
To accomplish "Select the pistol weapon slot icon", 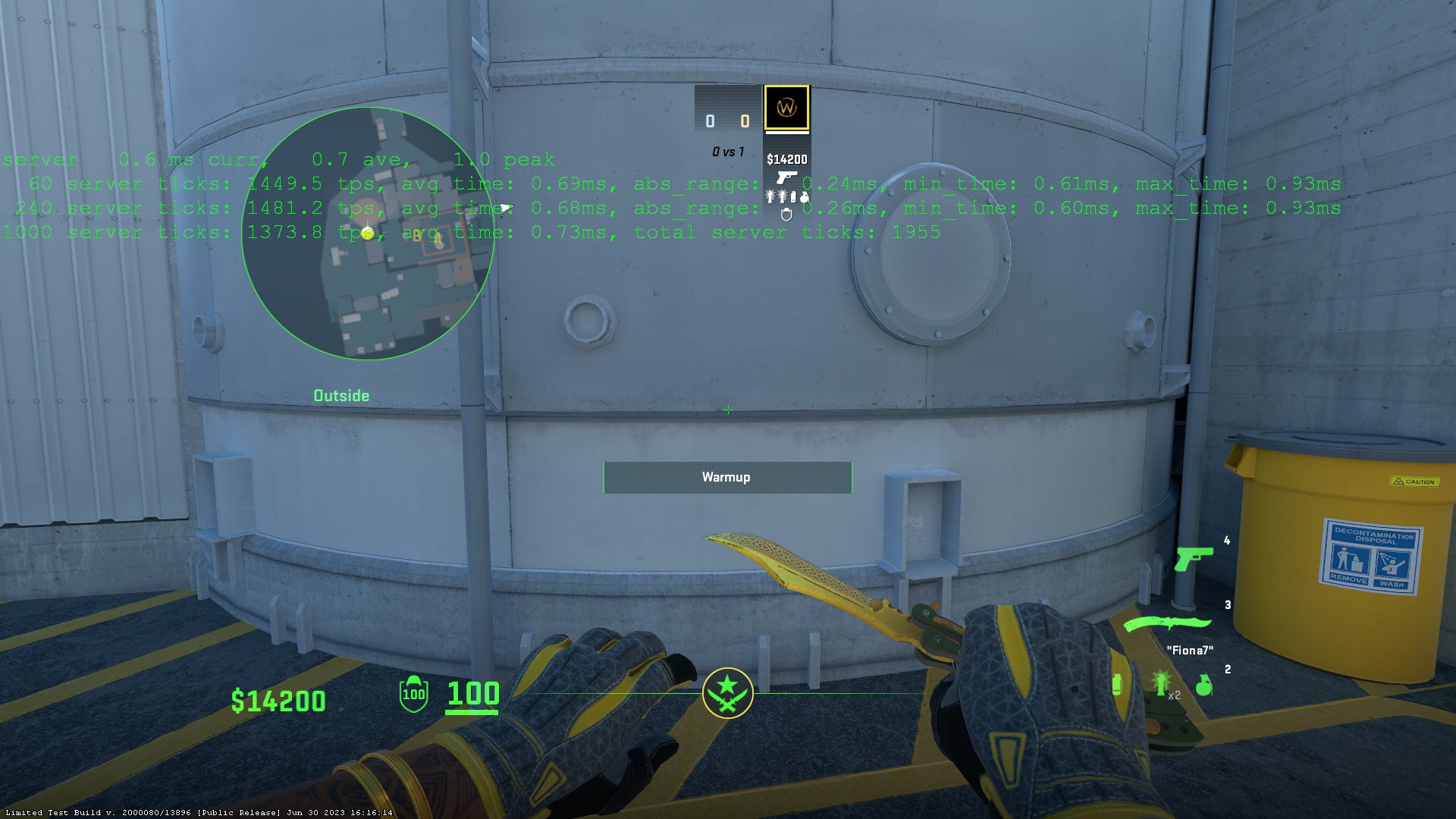I will 1193,559.
